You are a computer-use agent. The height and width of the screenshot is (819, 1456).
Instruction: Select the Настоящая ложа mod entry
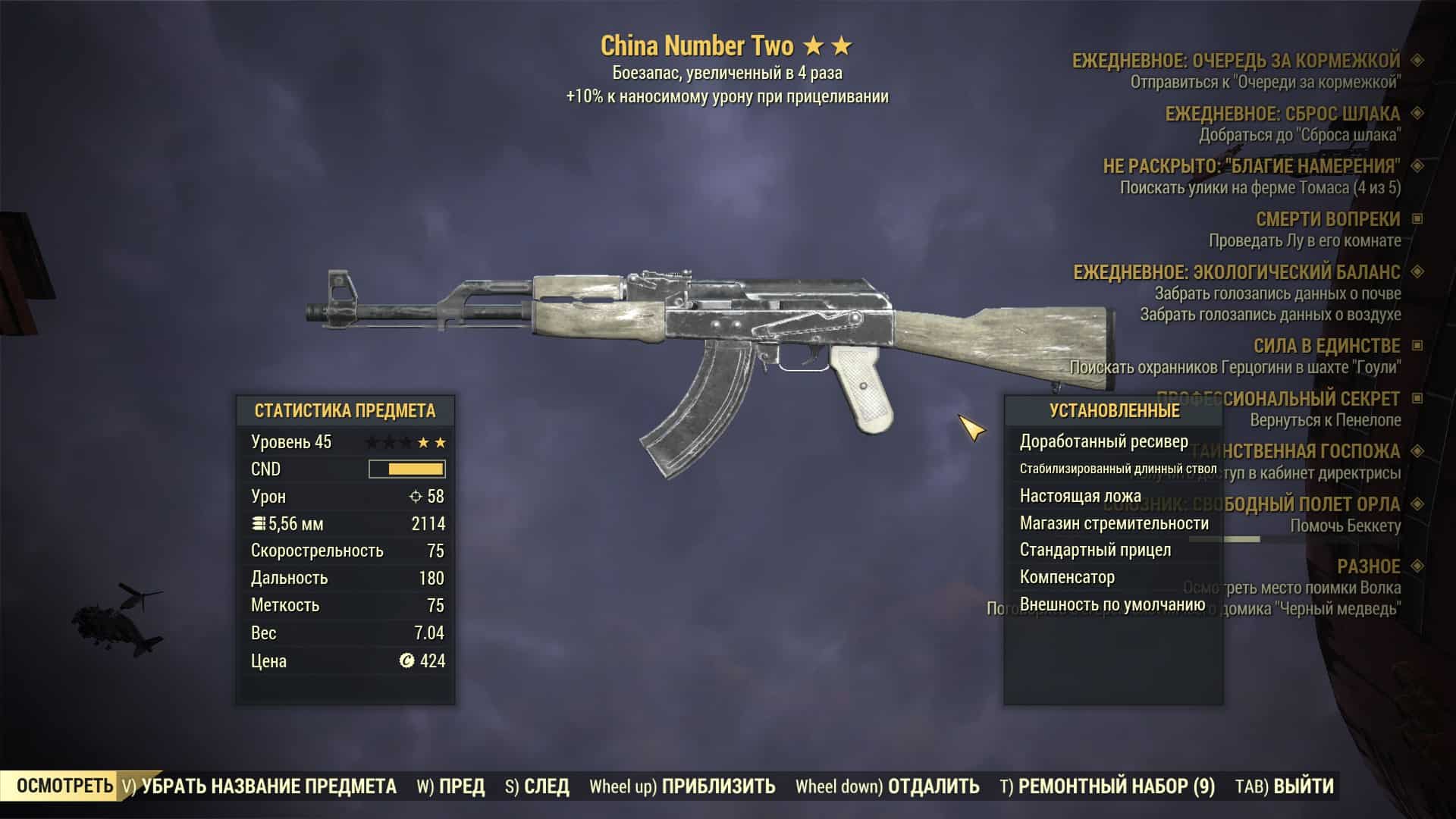coord(1080,496)
